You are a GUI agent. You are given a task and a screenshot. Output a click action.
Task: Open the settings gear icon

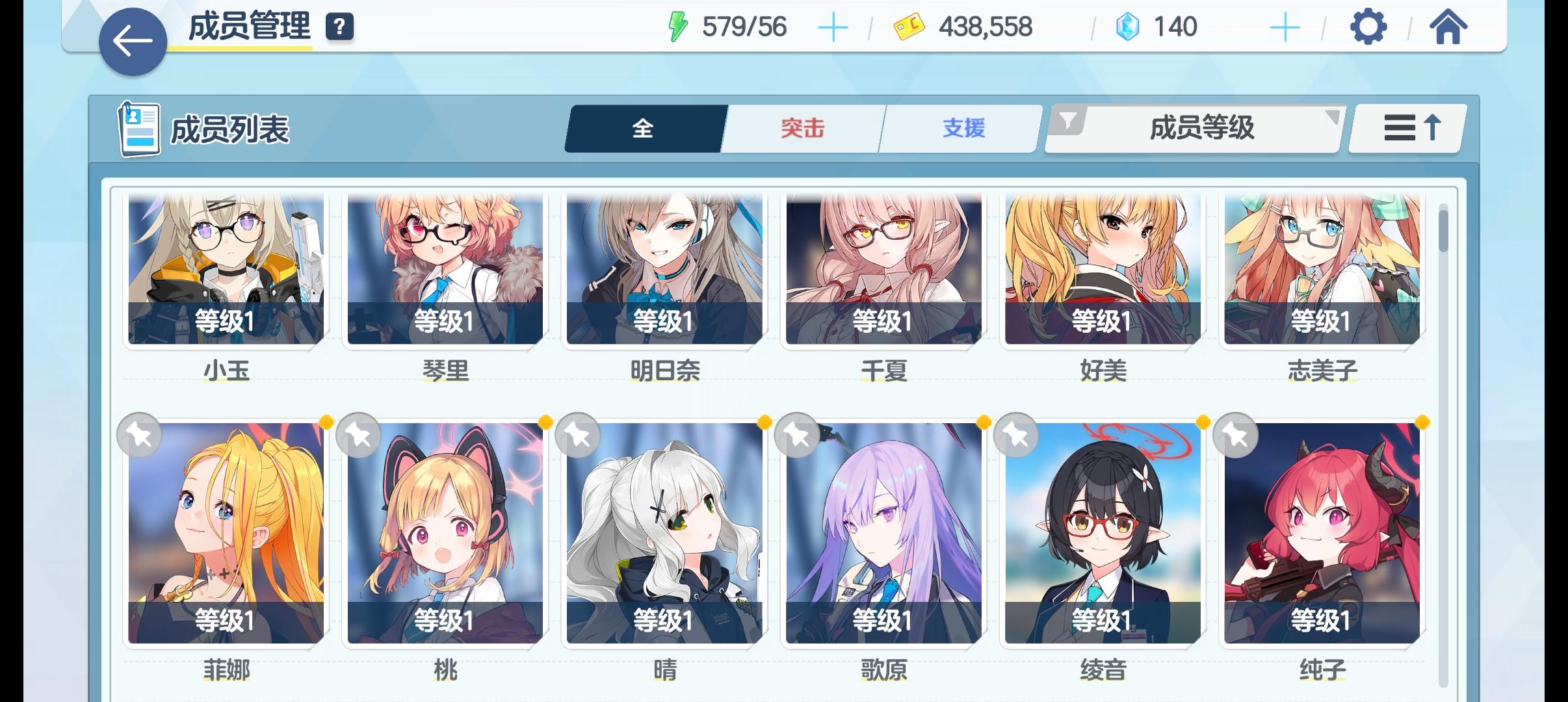point(1368,27)
